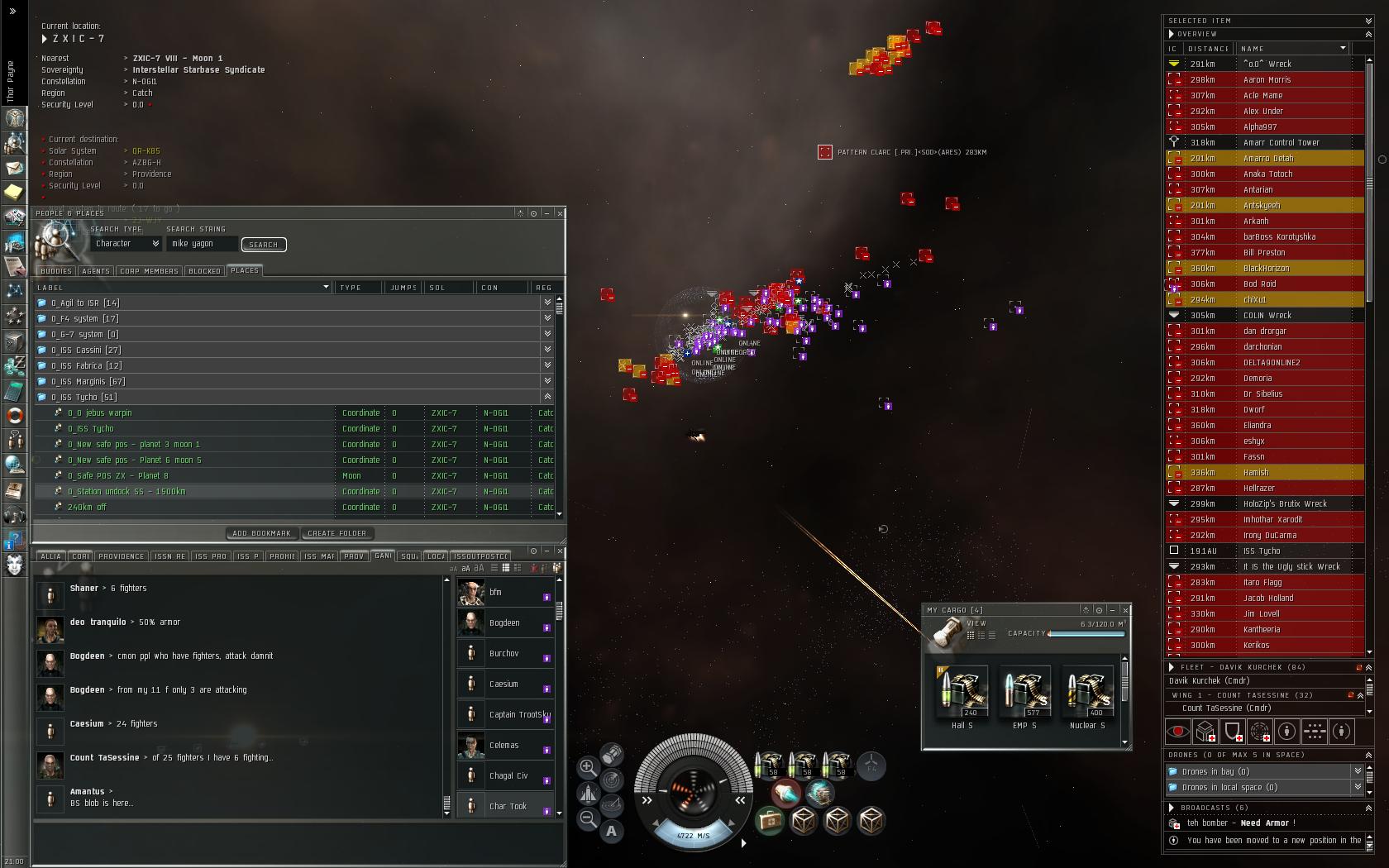Select Amarr Control Tower in overview
Image resolution: width=1389 pixels, height=868 pixels.
[x=1281, y=143]
